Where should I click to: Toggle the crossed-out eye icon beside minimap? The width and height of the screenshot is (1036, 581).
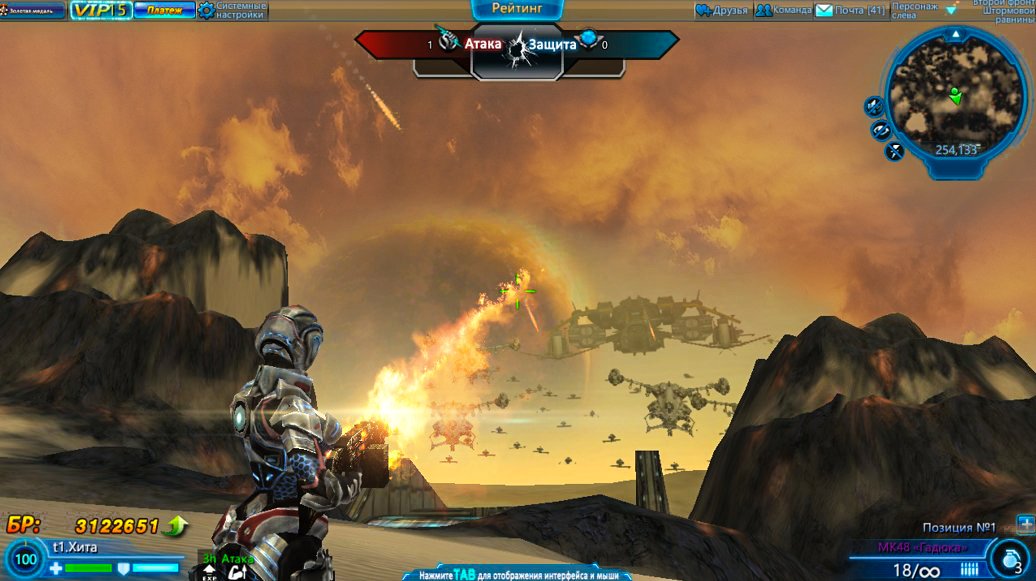(x=881, y=130)
